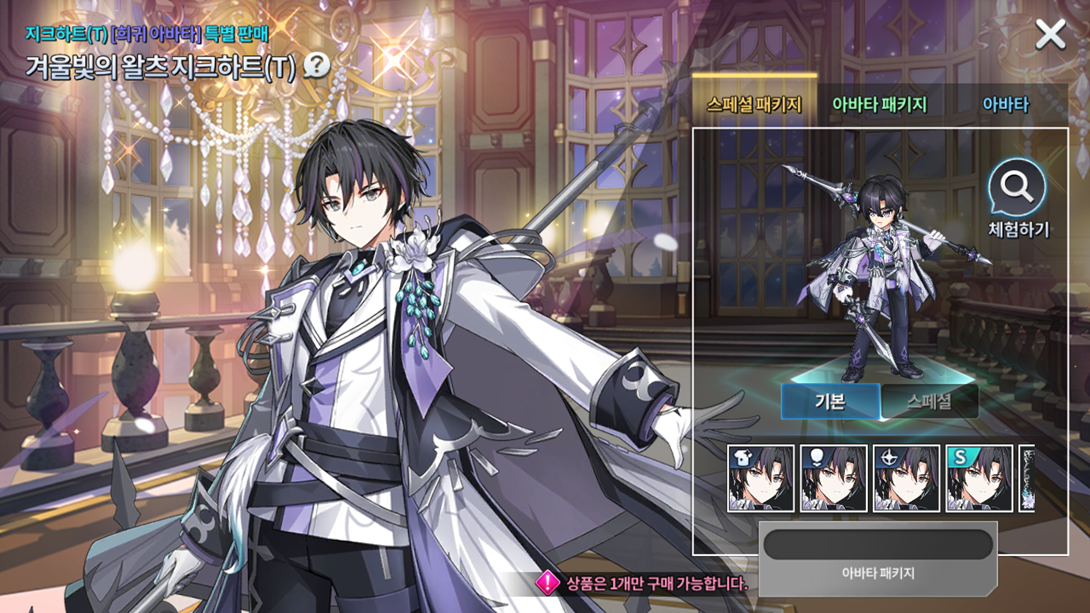Pick the speech bubble portrait thumbnail
1090x613 pixels.
pos(834,479)
